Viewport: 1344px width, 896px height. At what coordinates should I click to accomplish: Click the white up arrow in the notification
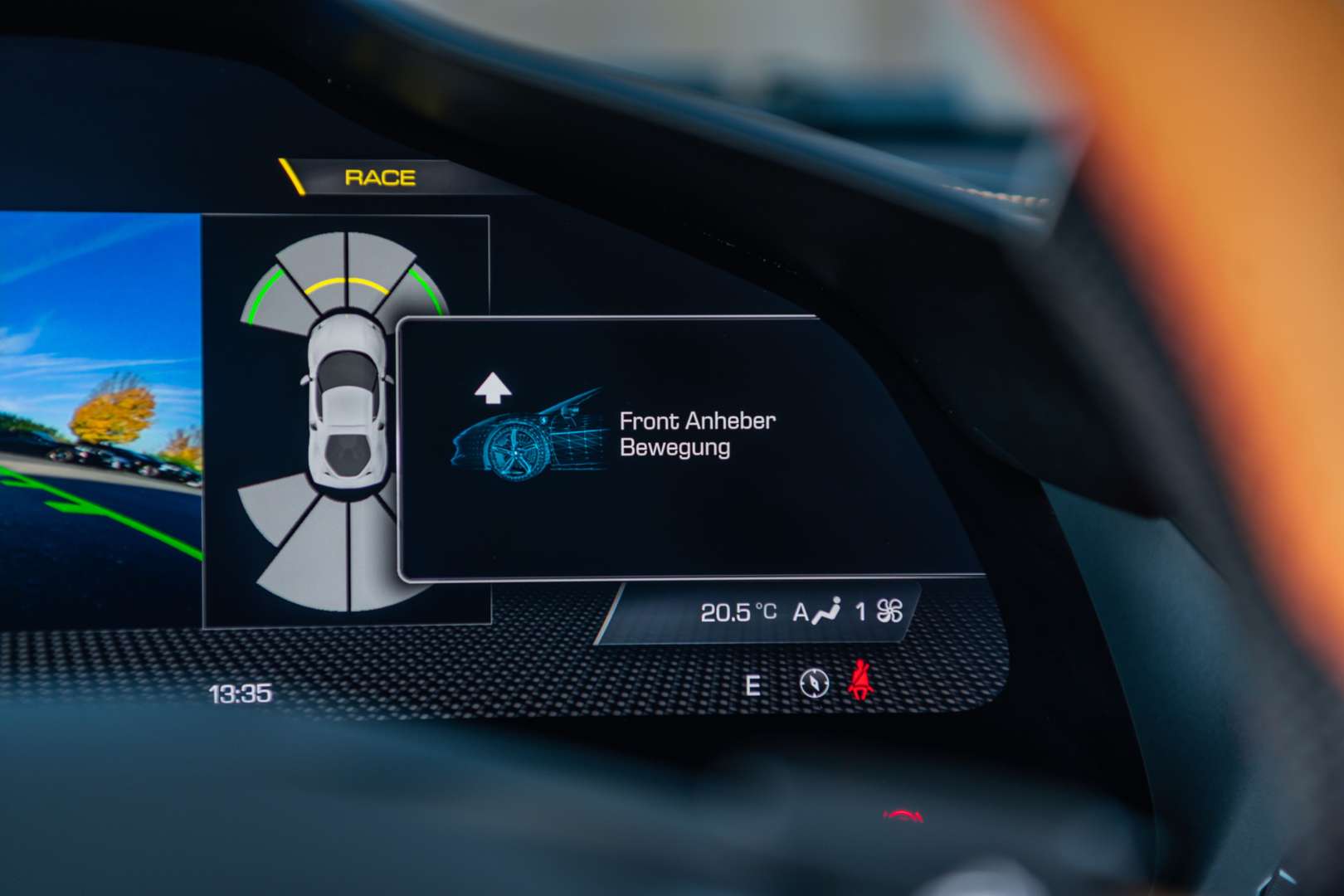click(x=492, y=388)
